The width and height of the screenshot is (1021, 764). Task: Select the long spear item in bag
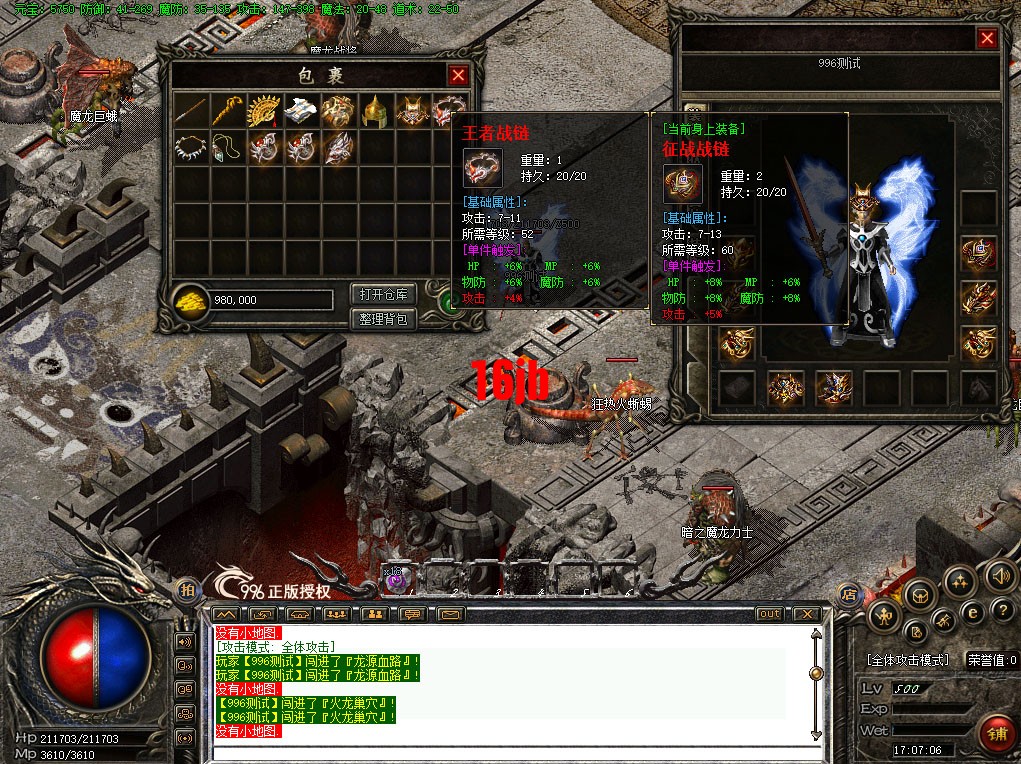click(x=190, y=111)
